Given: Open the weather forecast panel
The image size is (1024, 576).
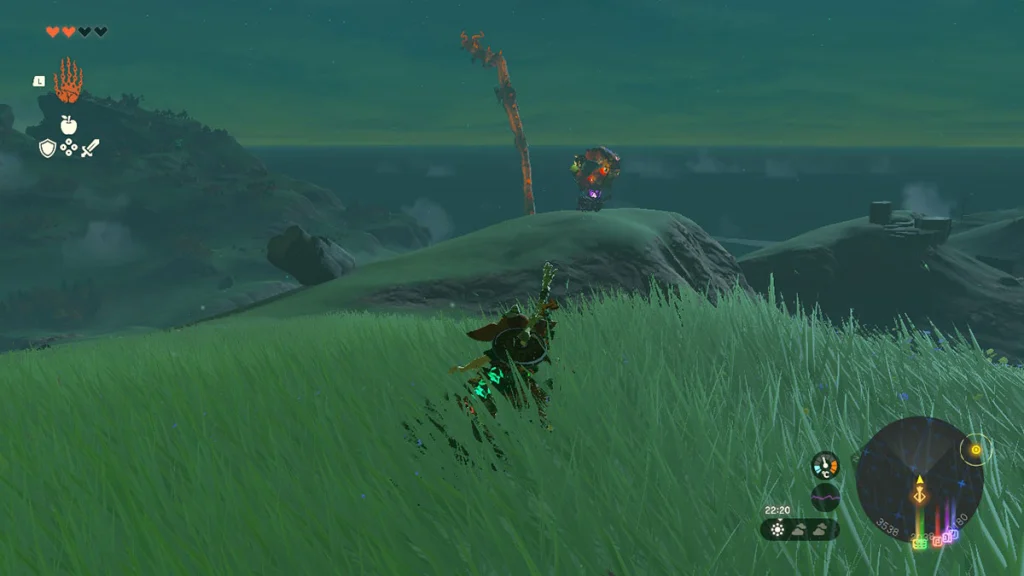Looking at the screenshot, I should click(x=800, y=529).
